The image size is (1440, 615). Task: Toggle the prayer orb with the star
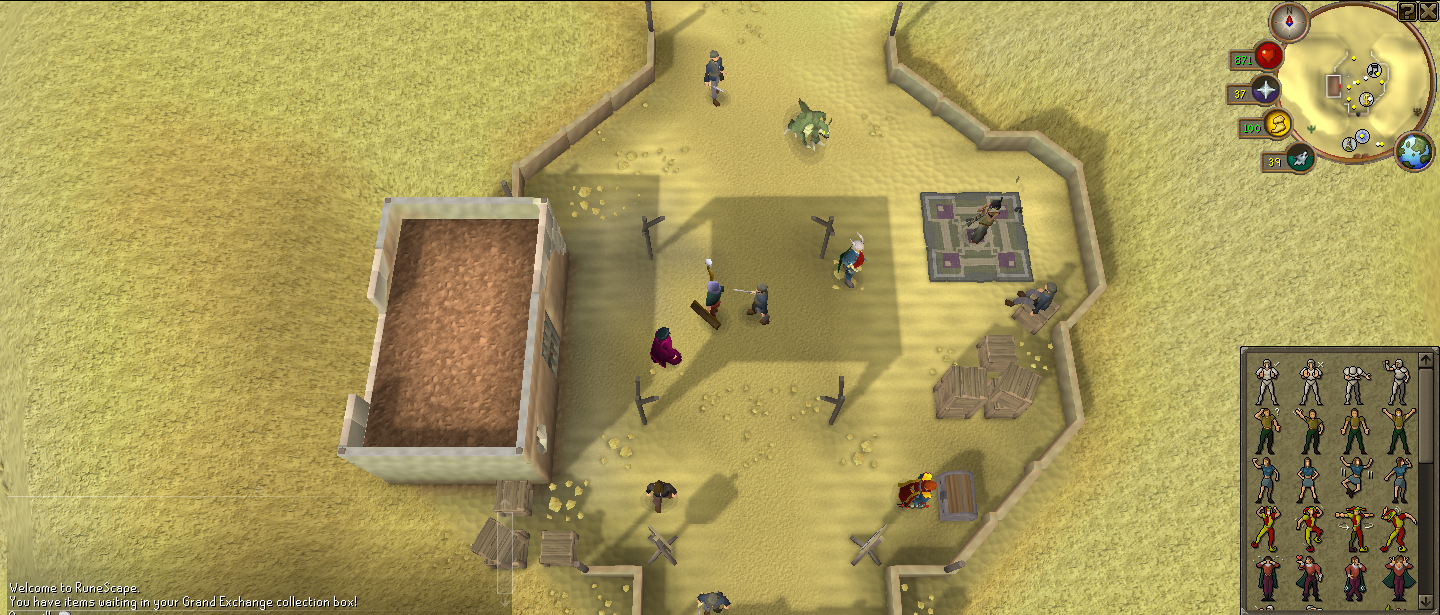(x=1267, y=91)
